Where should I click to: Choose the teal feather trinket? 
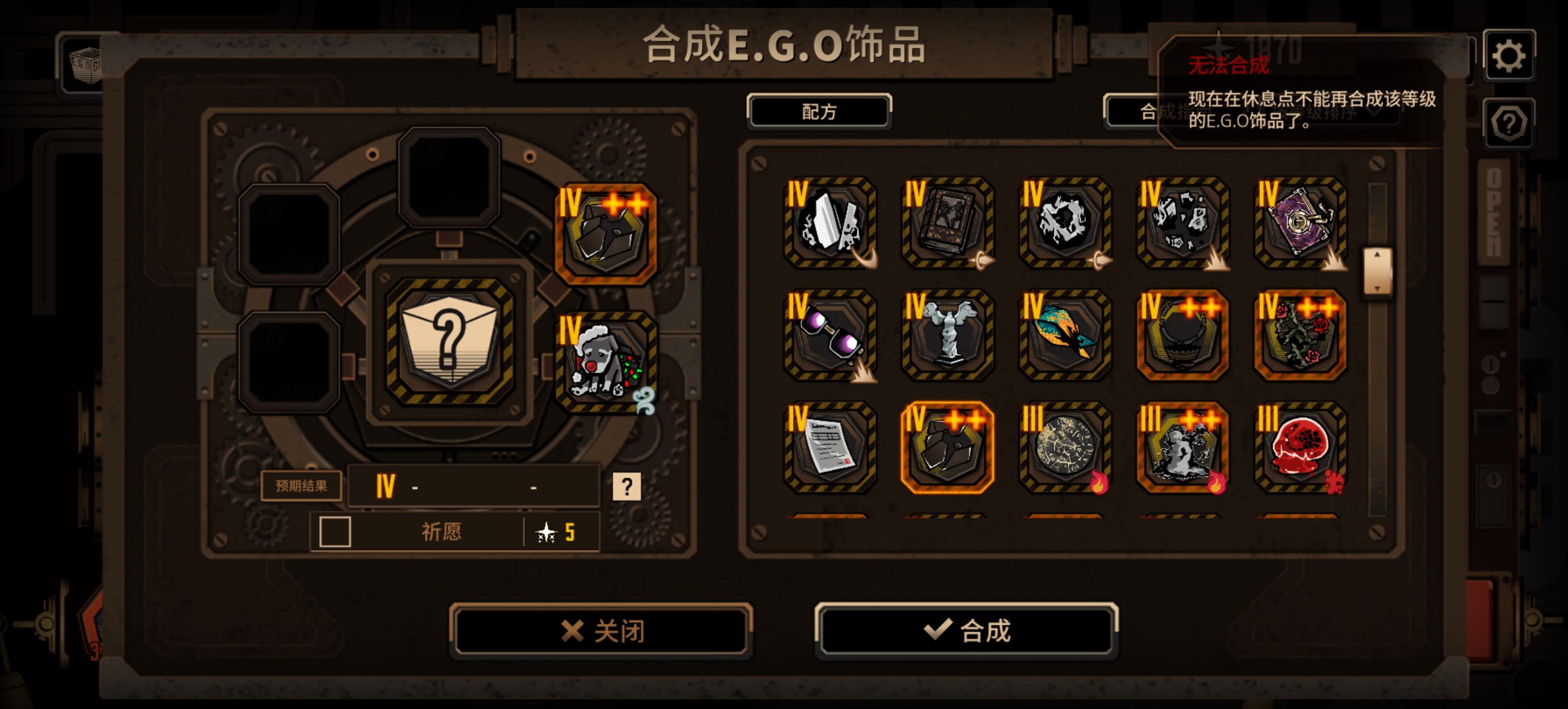(1064, 337)
